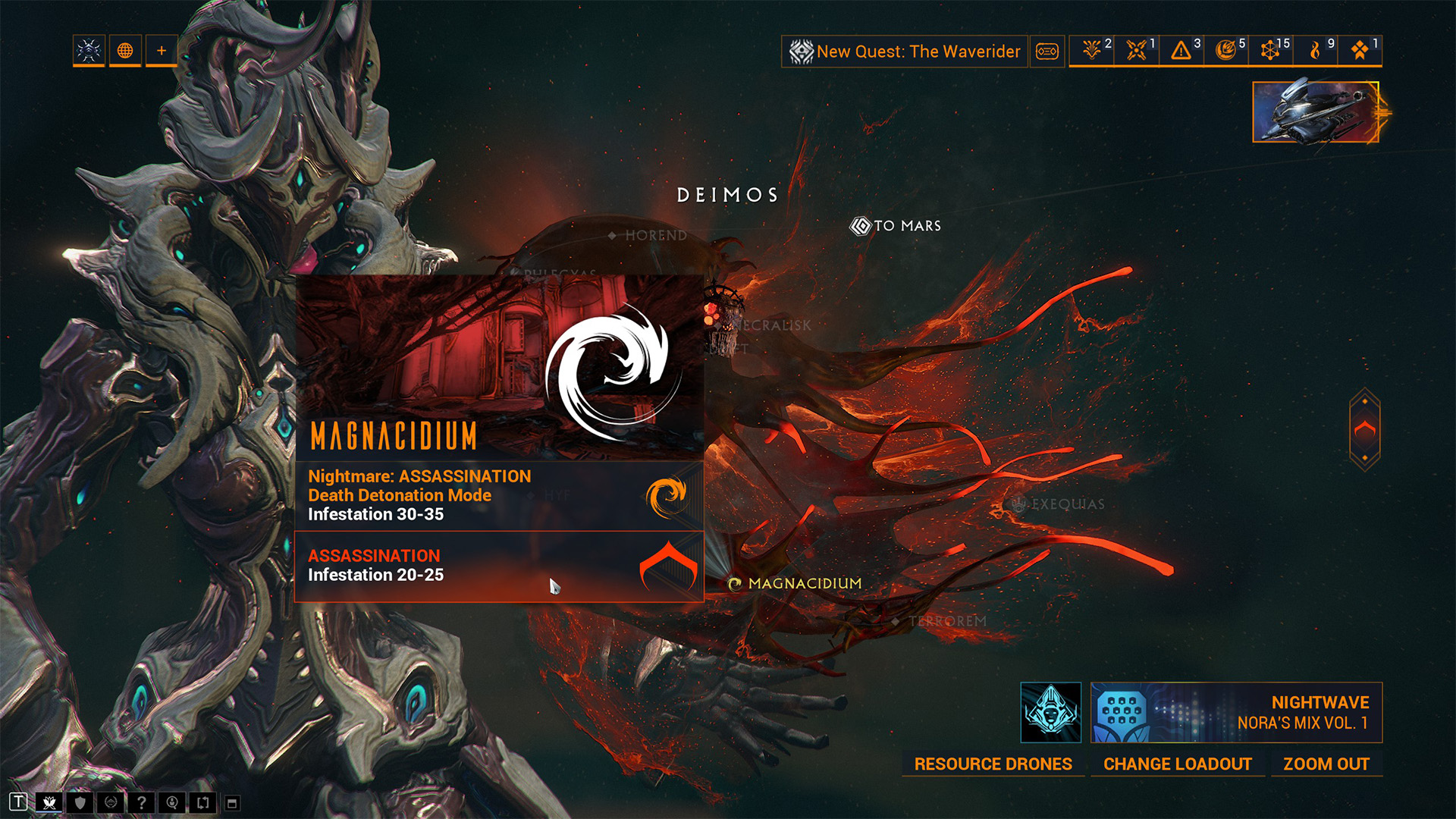This screenshot has width=1456, height=819.
Task: Open the warning triangle alerts tab
Action: click(1181, 51)
